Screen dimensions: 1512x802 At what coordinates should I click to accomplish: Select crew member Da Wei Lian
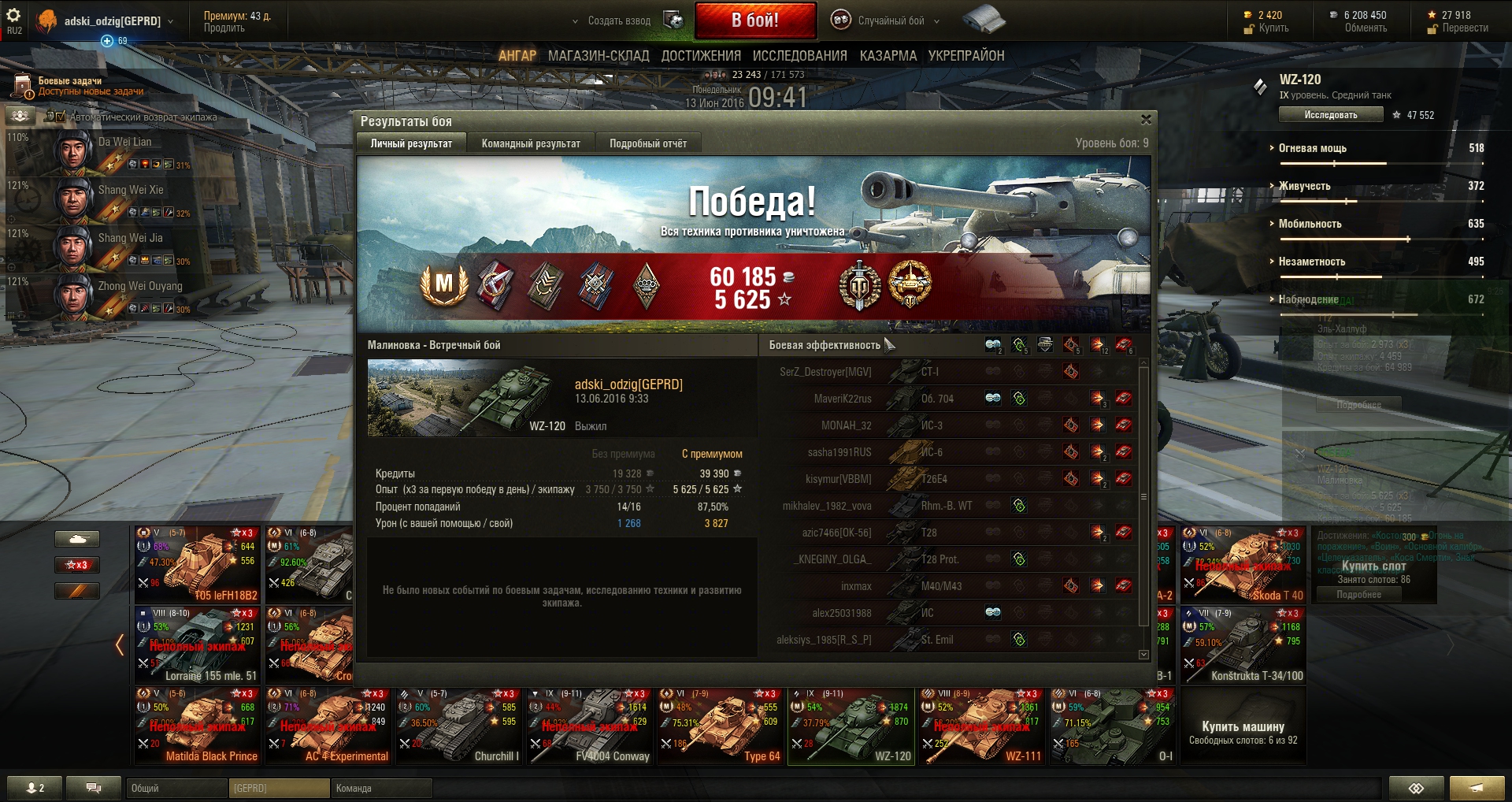(x=124, y=143)
